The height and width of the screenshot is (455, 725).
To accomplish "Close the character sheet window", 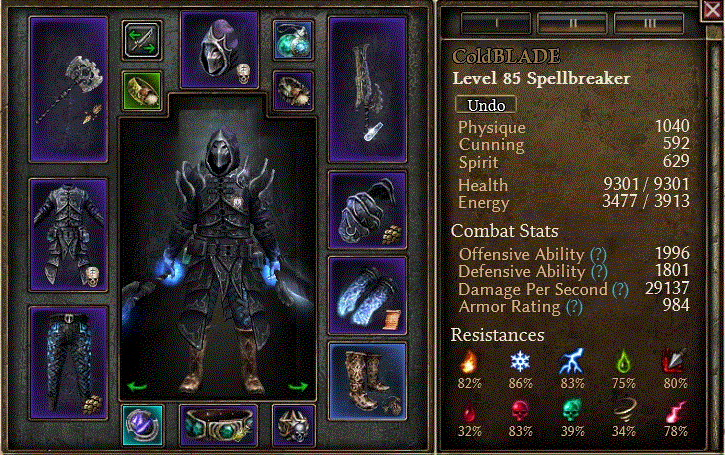I will [713, 13].
